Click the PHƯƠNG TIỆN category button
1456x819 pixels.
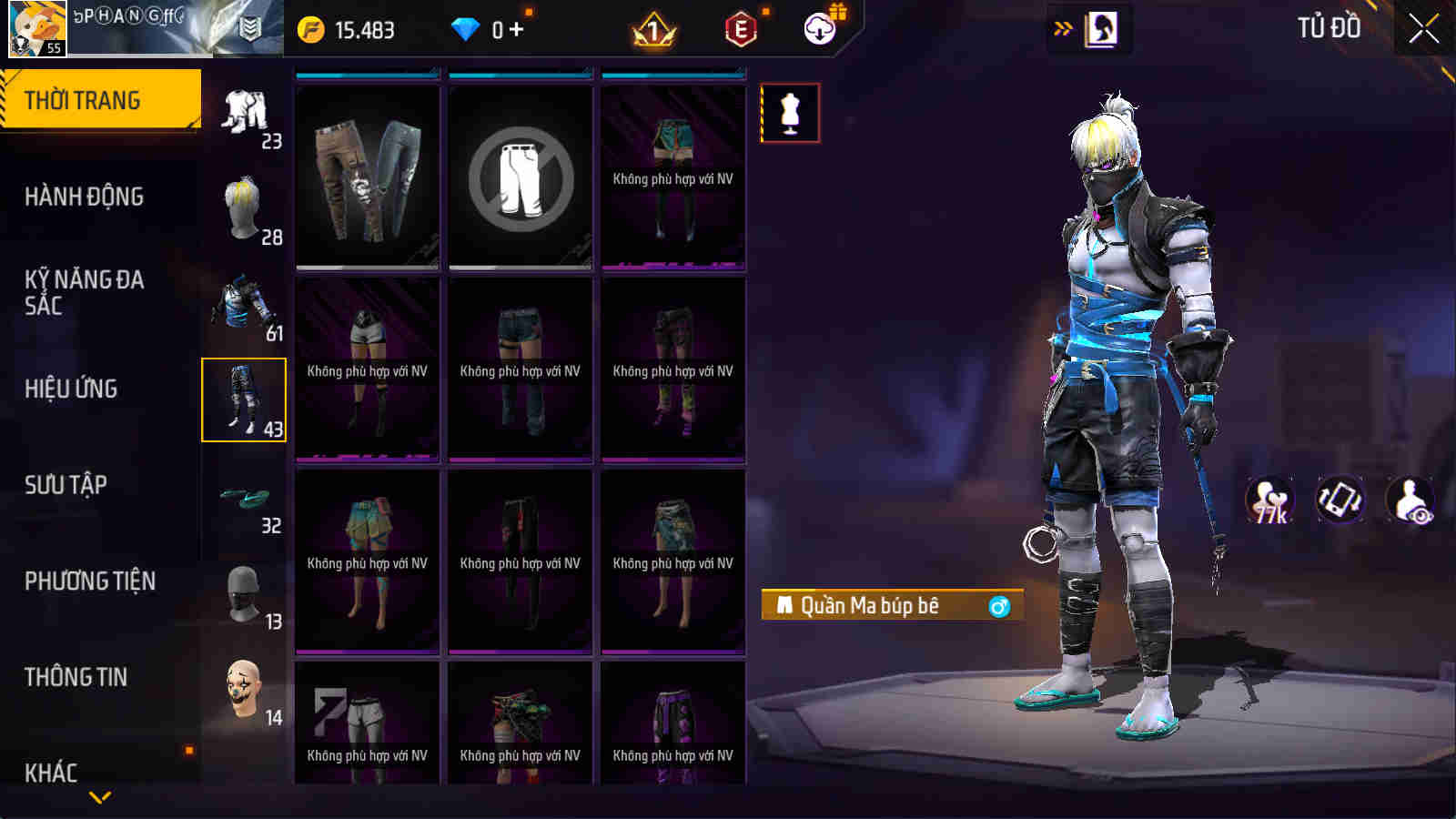[x=88, y=581]
